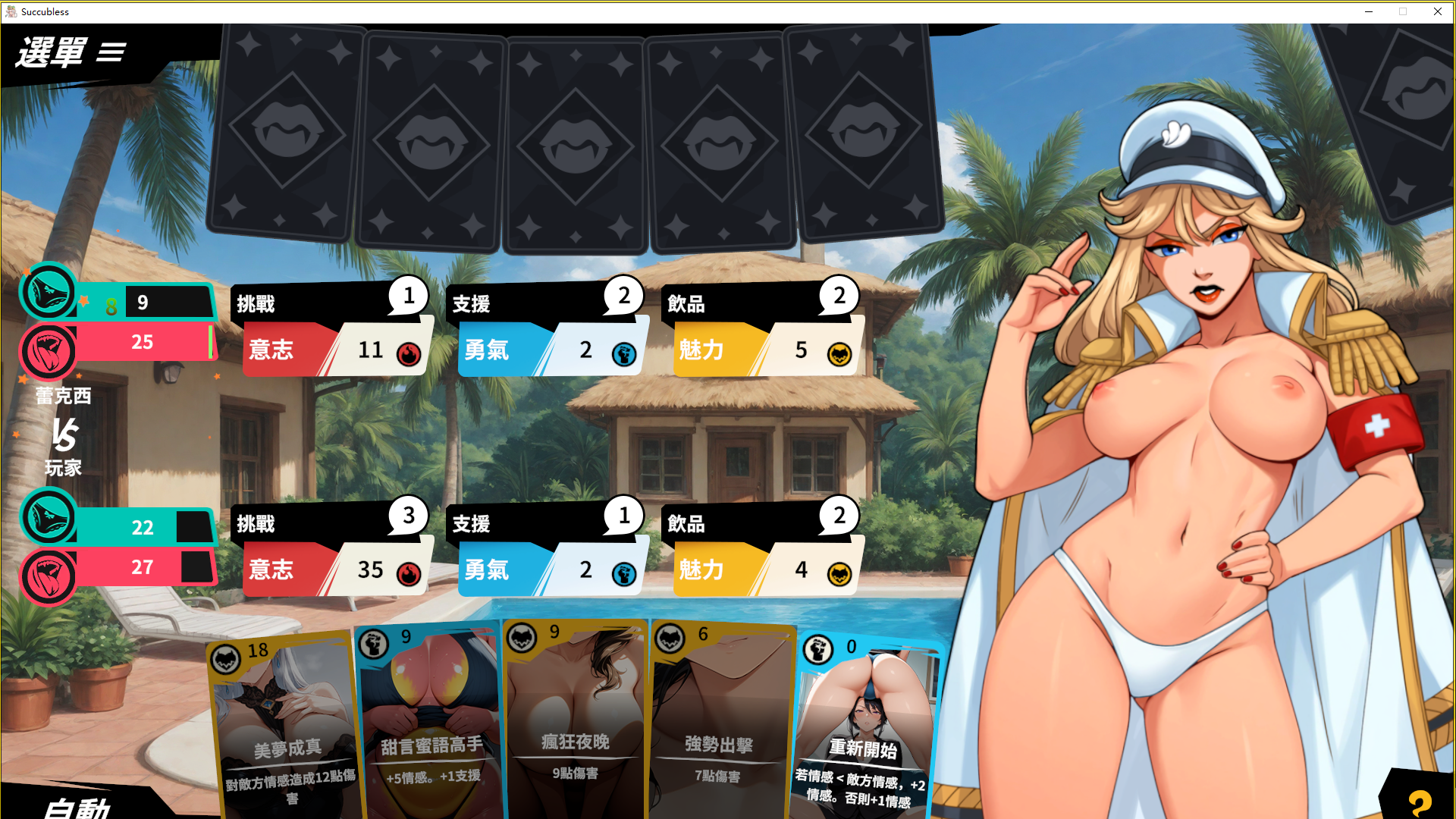Select the 甜言蜜語高手 card
Image resolution: width=1456 pixels, height=819 pixels.
click(431, 724)
